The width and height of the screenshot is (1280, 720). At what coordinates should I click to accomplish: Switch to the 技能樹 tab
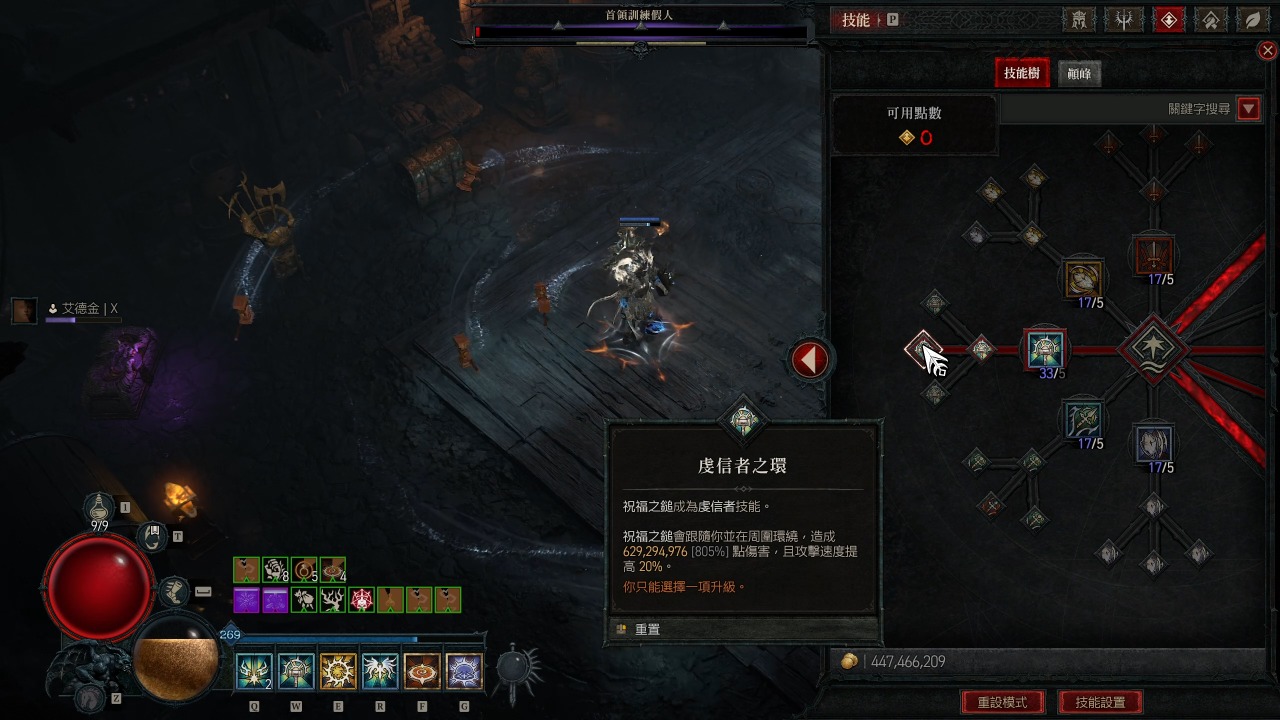coord(1021,73)
